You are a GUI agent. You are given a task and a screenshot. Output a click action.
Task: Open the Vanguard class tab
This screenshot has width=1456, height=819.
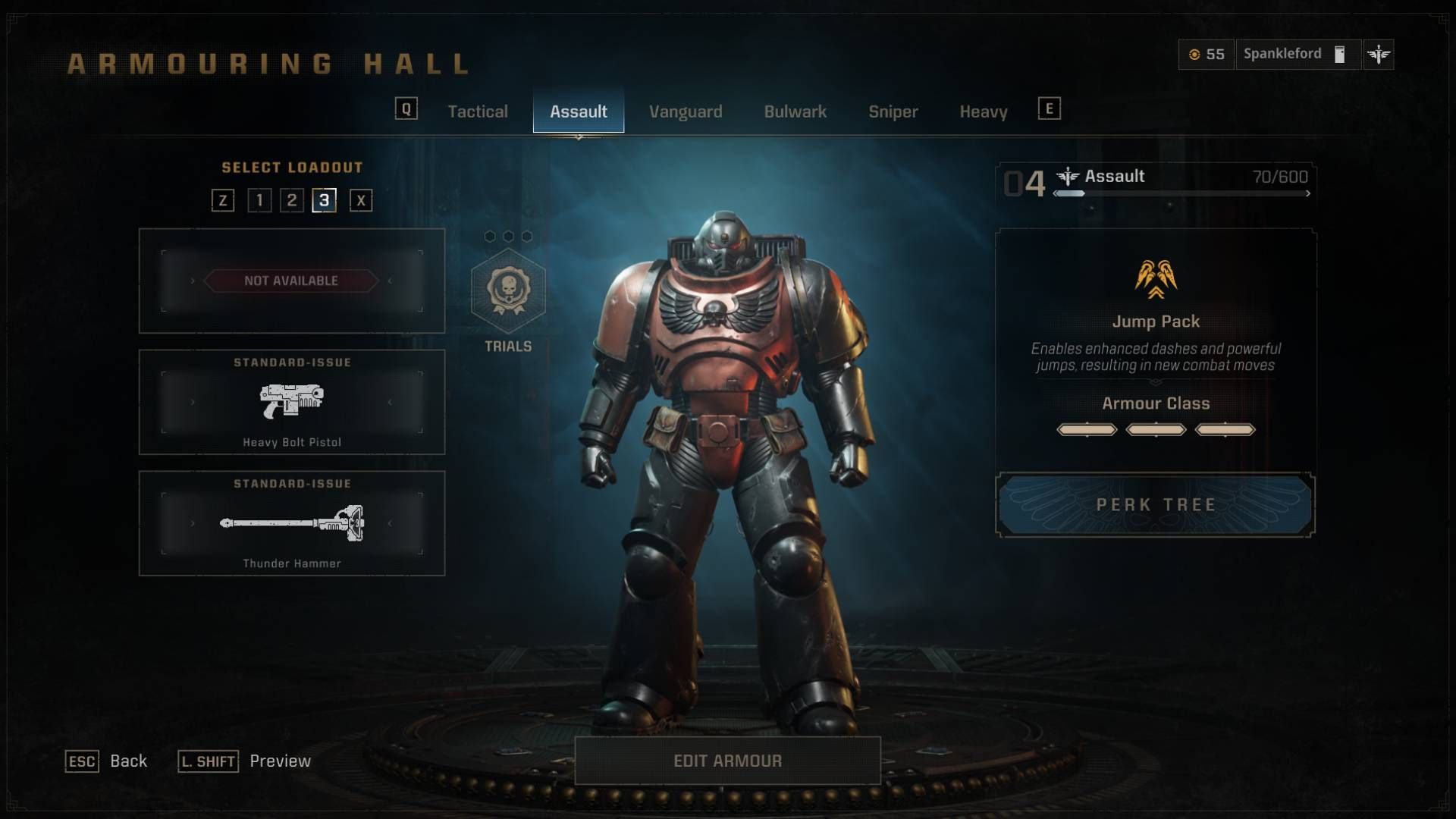point(685,111)
